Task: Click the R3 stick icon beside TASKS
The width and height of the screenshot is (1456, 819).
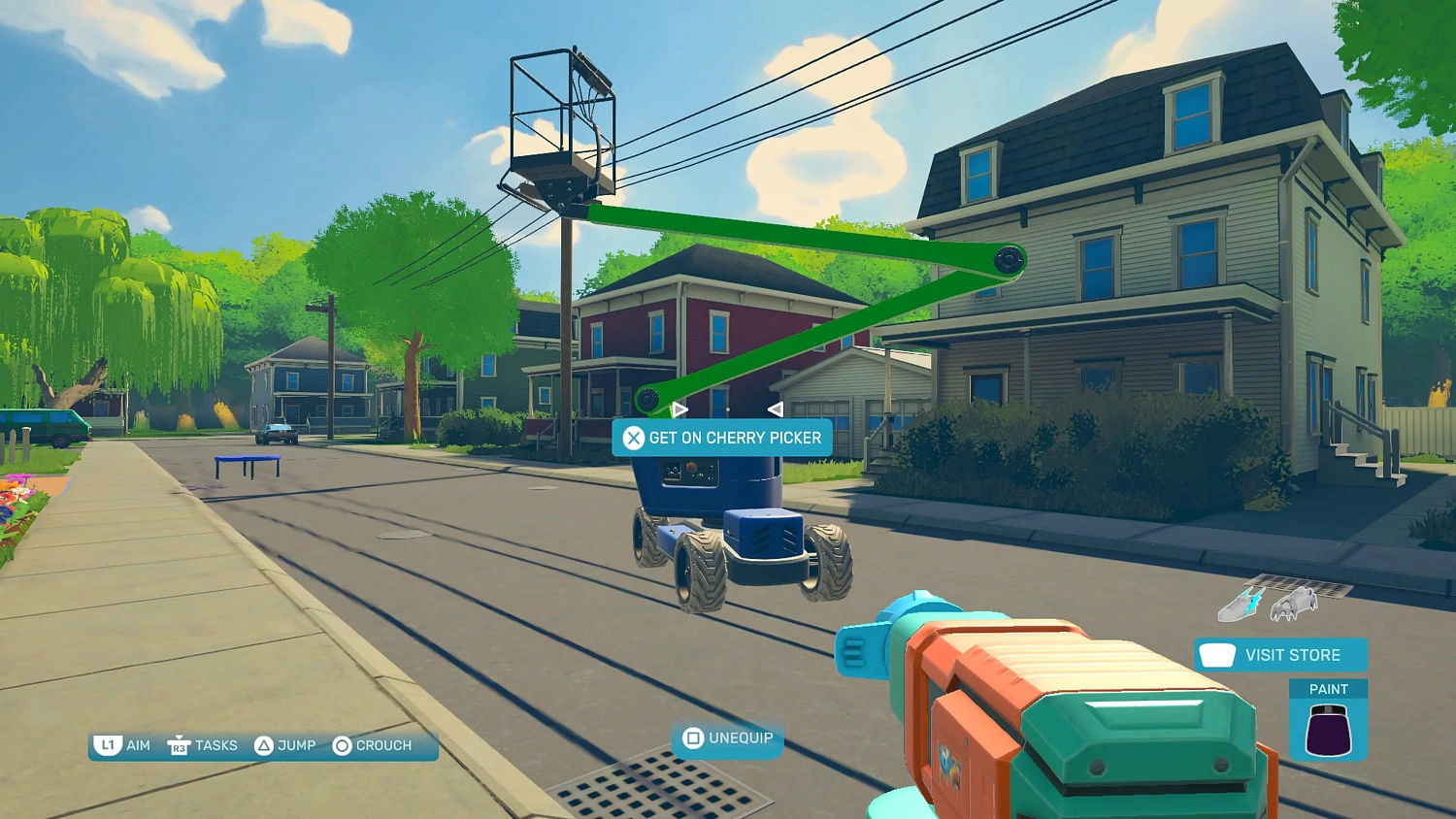Action: click(x=179, y=745)
